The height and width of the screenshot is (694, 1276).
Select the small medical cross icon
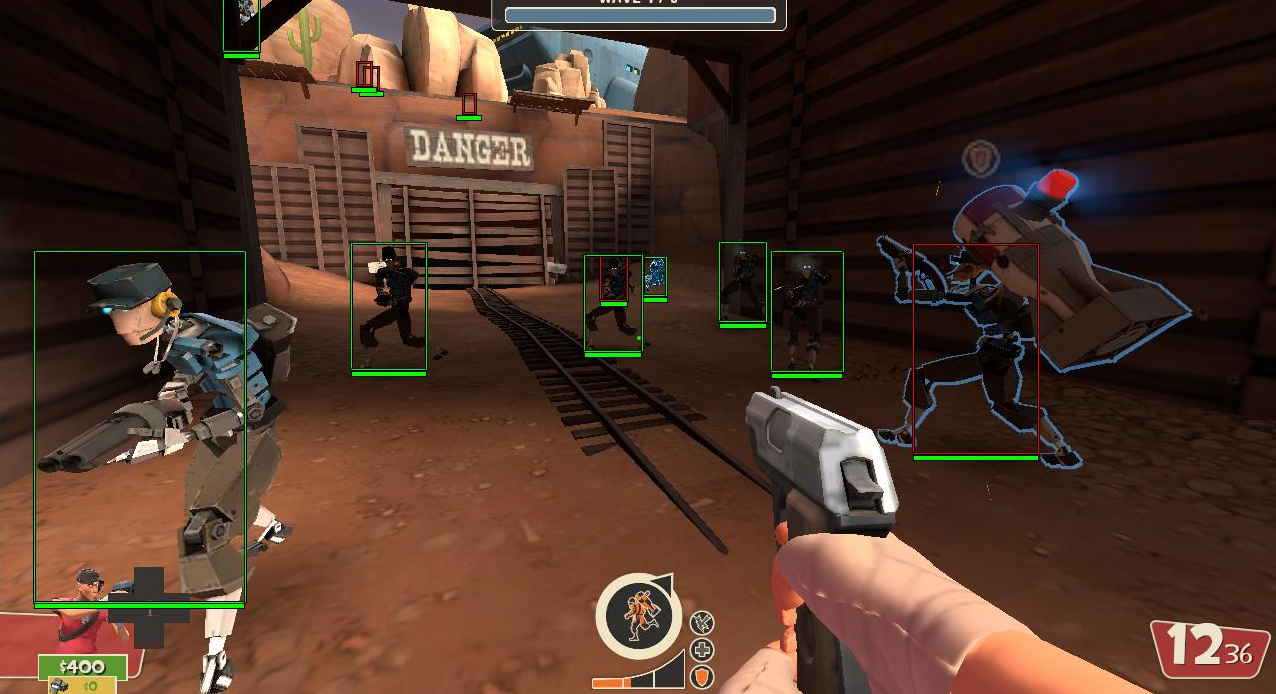coord(703,650)
